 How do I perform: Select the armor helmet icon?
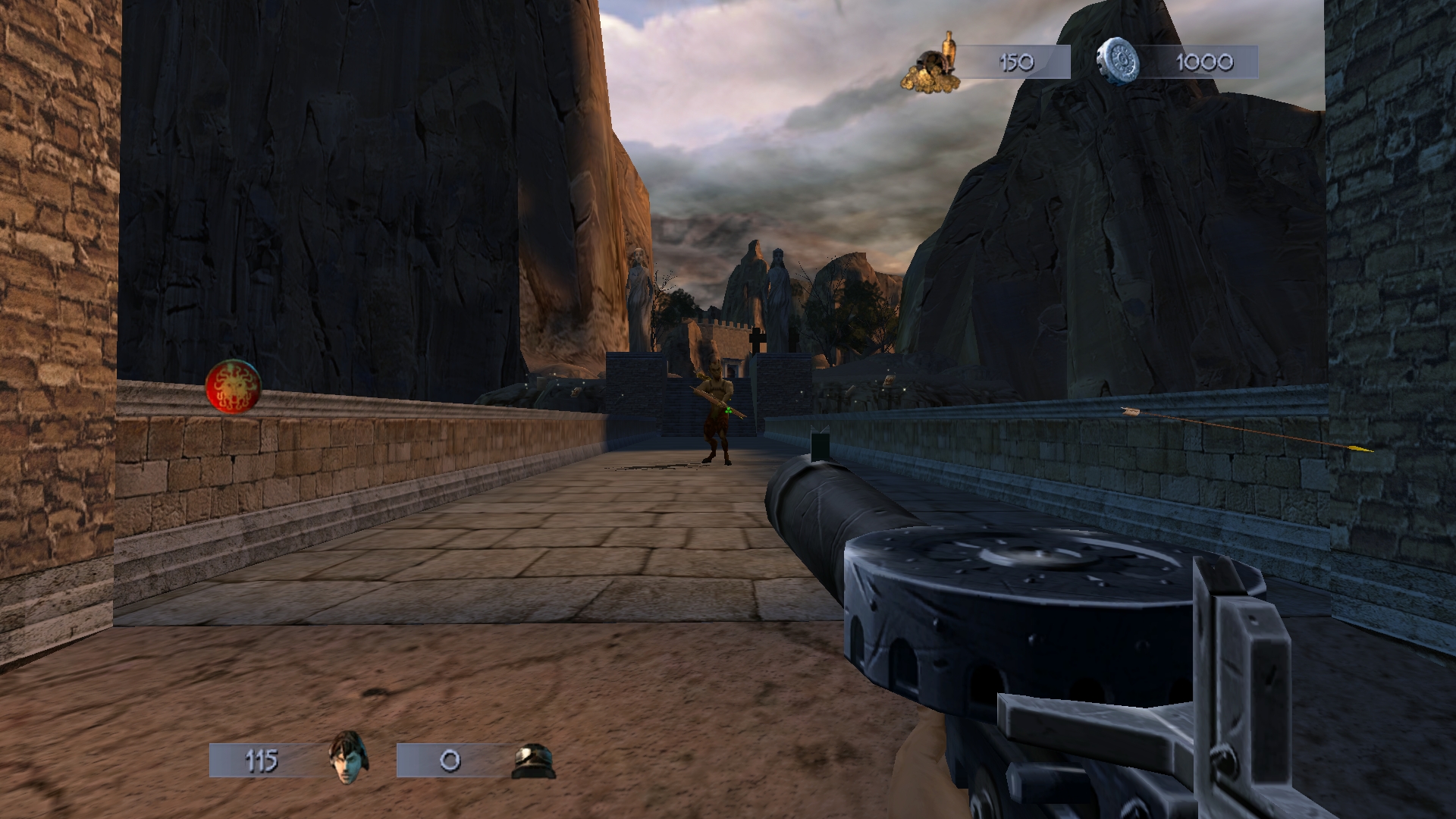point(534,761)
